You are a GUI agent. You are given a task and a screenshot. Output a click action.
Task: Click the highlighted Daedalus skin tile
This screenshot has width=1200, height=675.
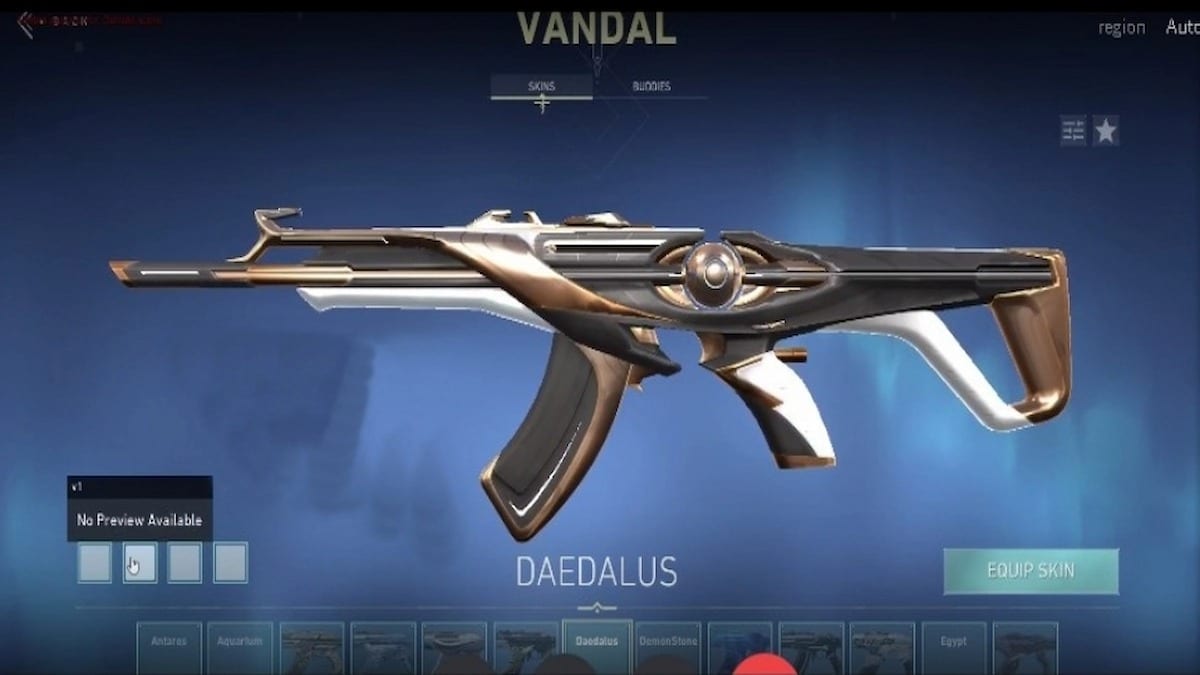597,646
